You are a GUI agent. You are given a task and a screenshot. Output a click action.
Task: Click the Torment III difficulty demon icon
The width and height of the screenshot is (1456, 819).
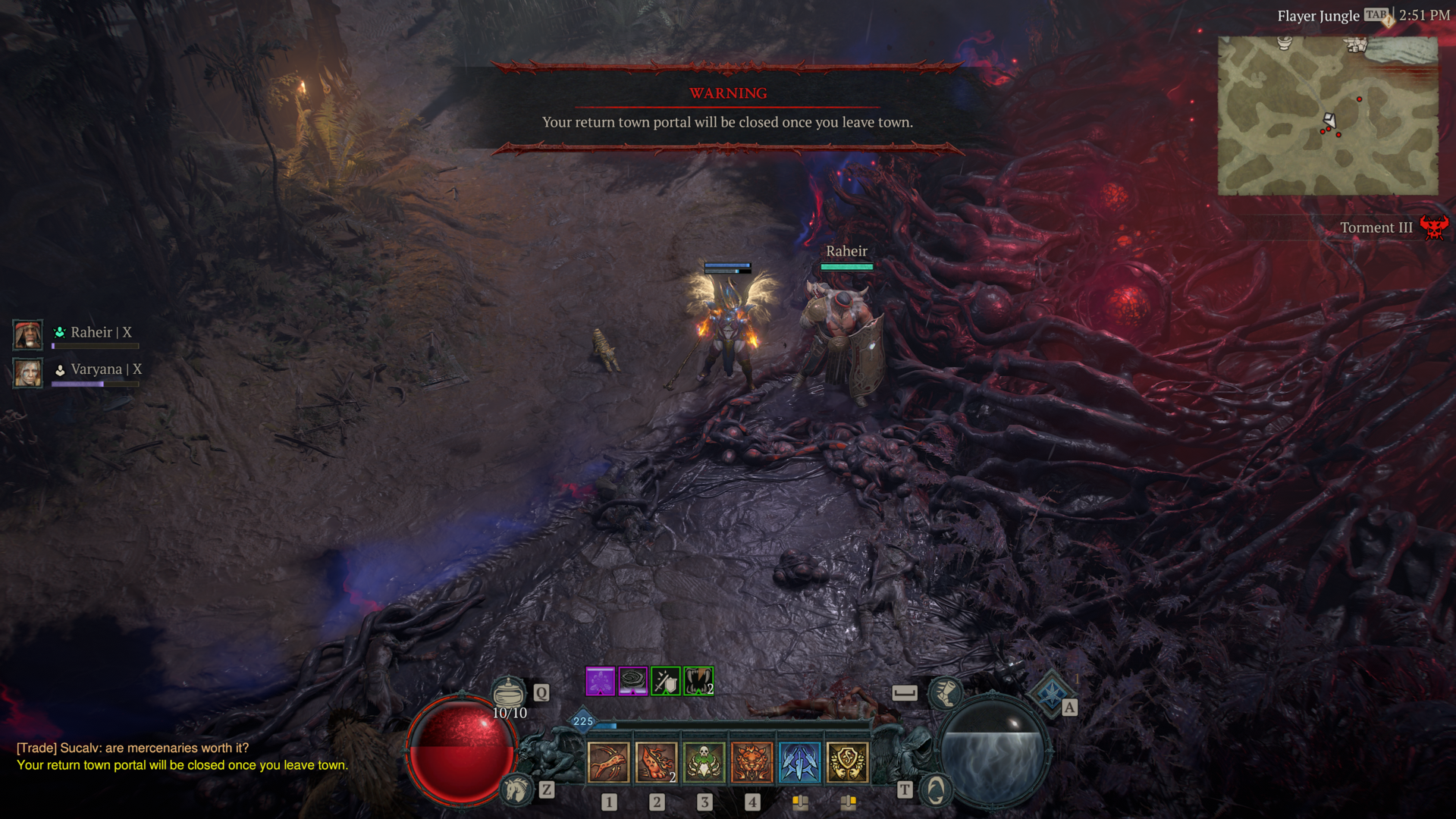pyautogui.click(x=1433, y=227)
